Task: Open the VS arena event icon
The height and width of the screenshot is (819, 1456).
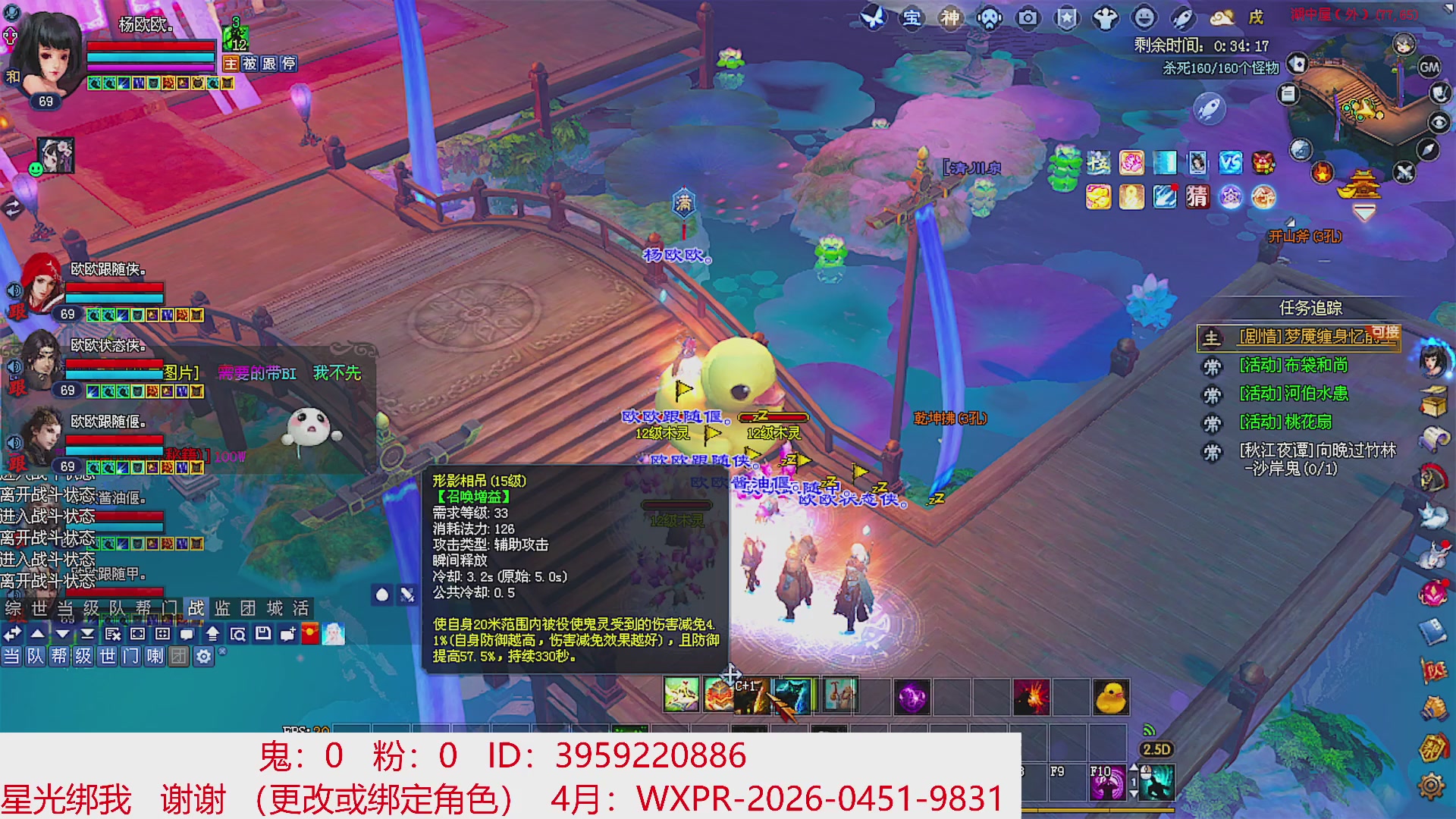Action: 1229,164
